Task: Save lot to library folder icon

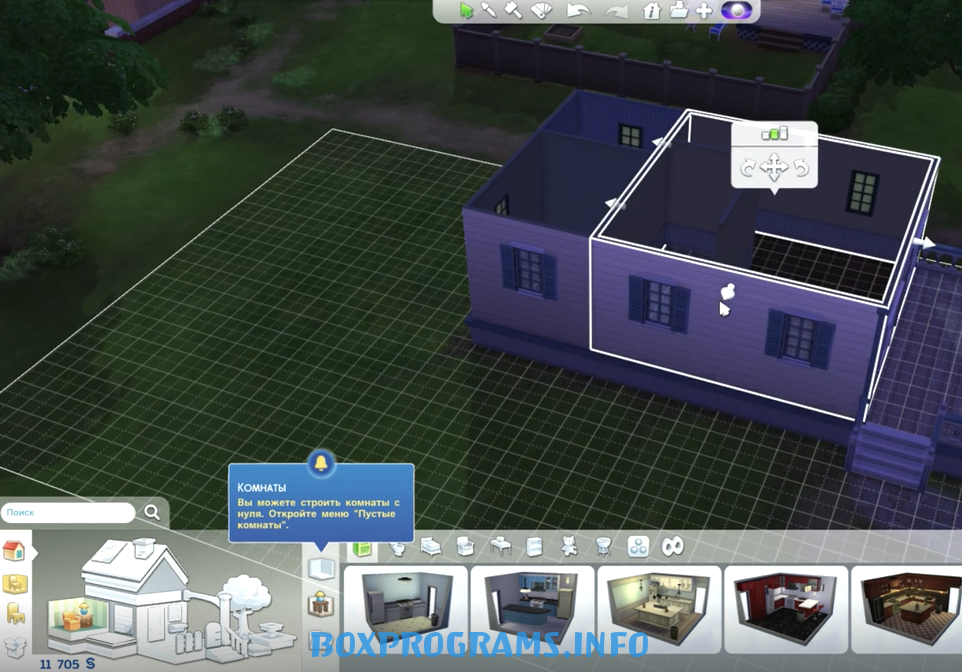Action: 678,11
